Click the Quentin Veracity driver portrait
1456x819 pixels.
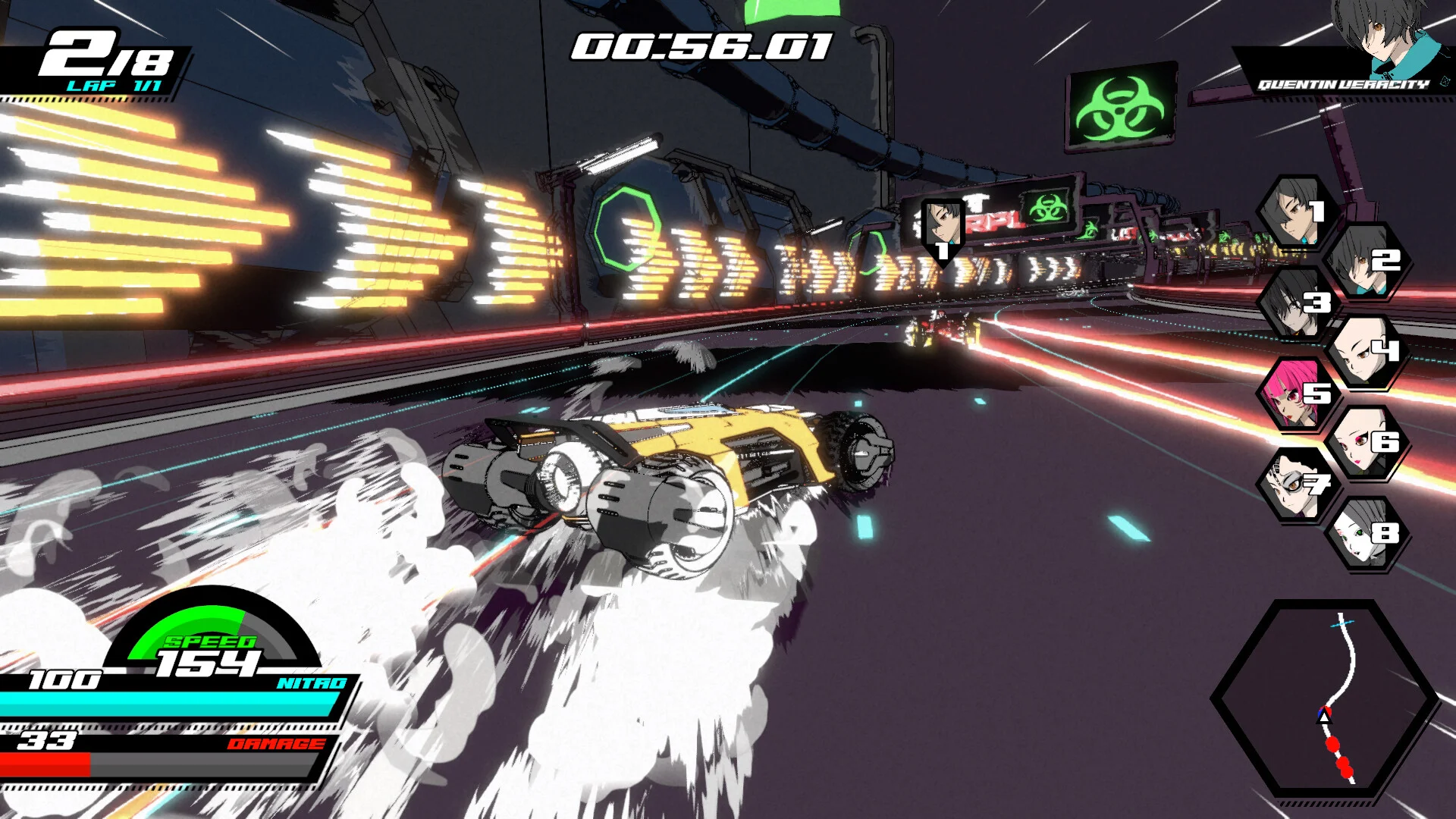pyautogui.click(x=1380, y=34)
